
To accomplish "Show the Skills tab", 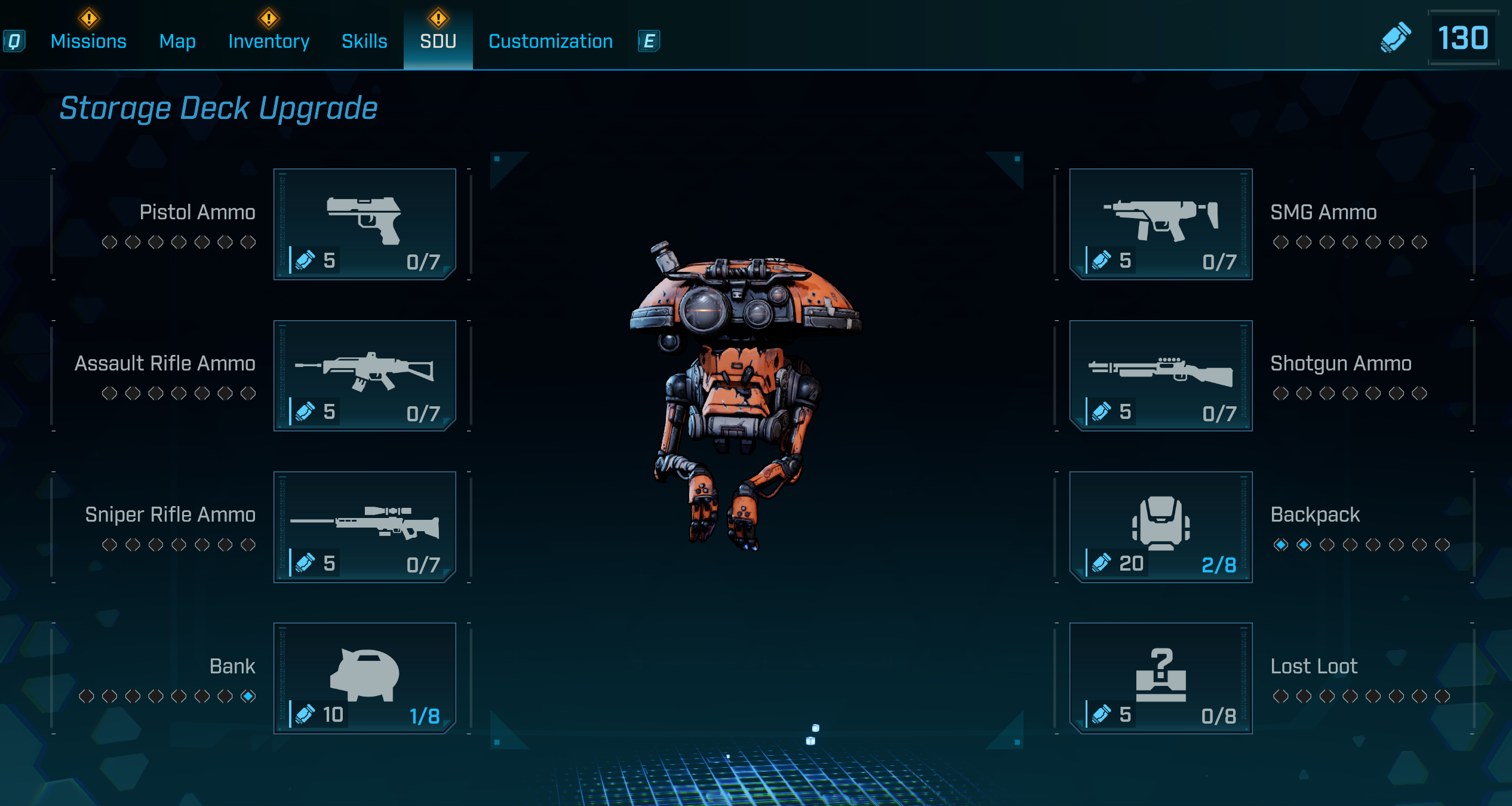I will 364,41.
